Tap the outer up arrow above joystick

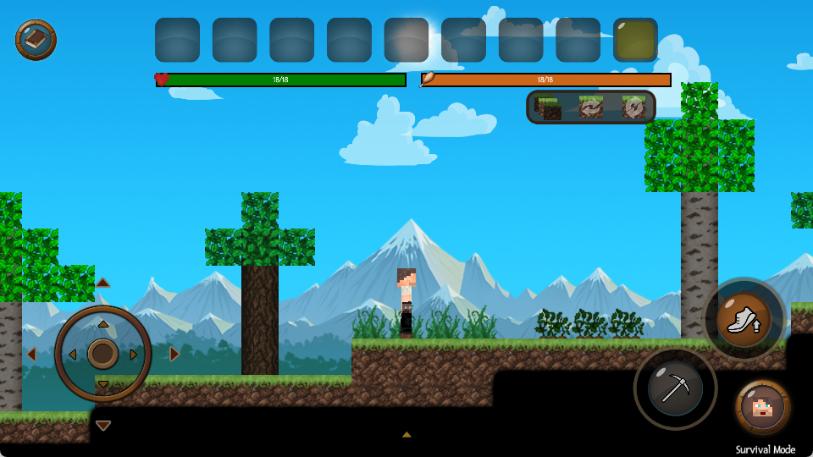coord(103,283)
